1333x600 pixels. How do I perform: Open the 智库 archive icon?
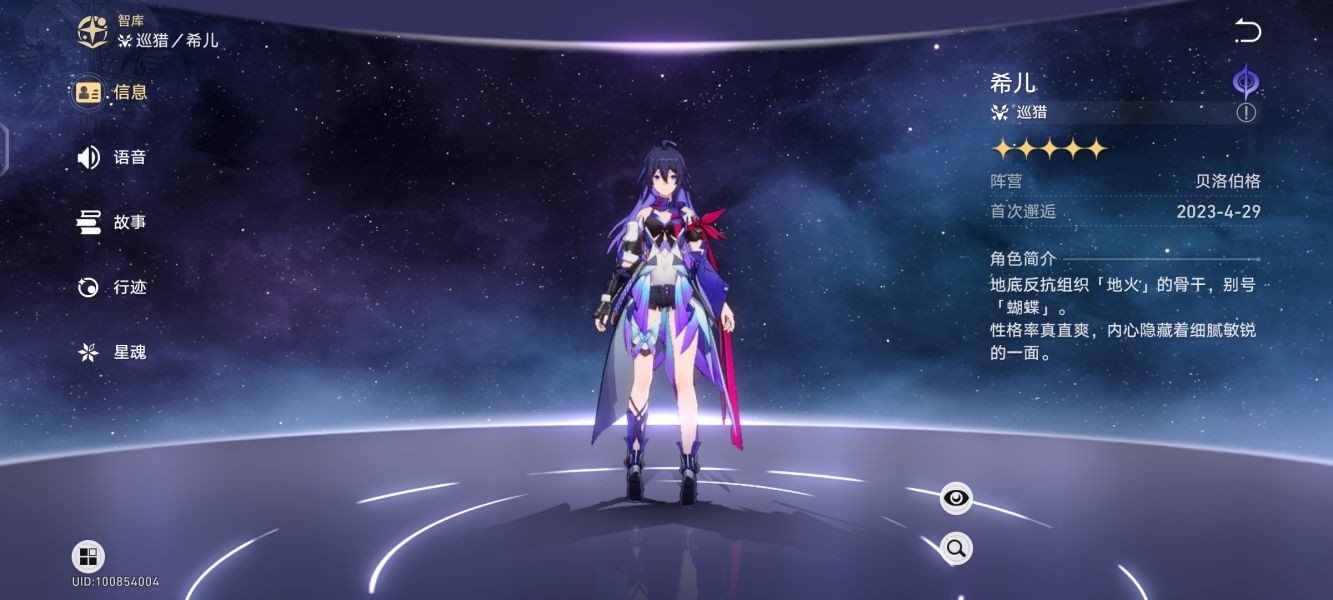tap(93, 31)
